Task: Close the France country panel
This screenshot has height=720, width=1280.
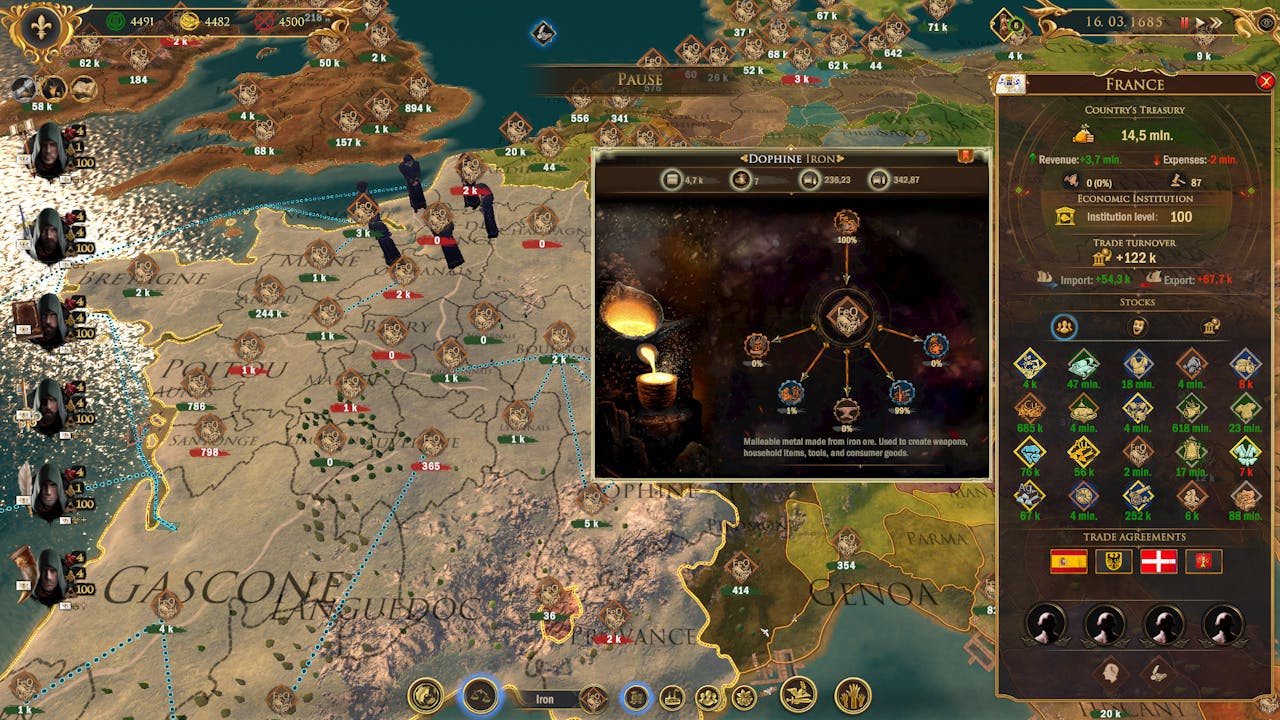Action: [1266, 82]
